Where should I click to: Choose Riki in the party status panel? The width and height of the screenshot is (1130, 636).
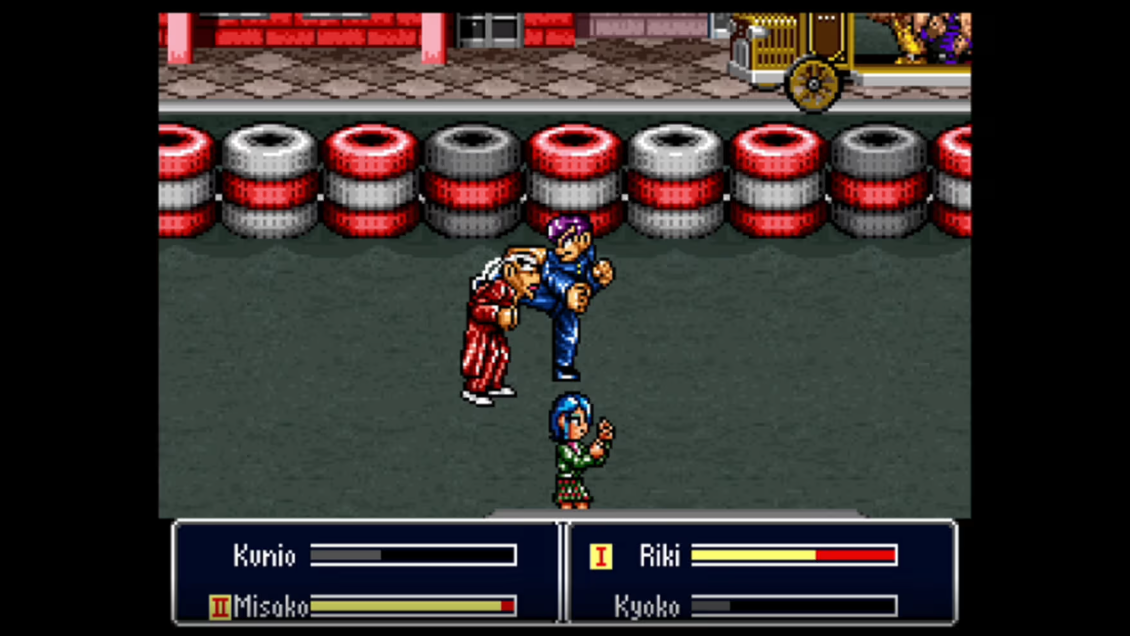click(659, 556)
